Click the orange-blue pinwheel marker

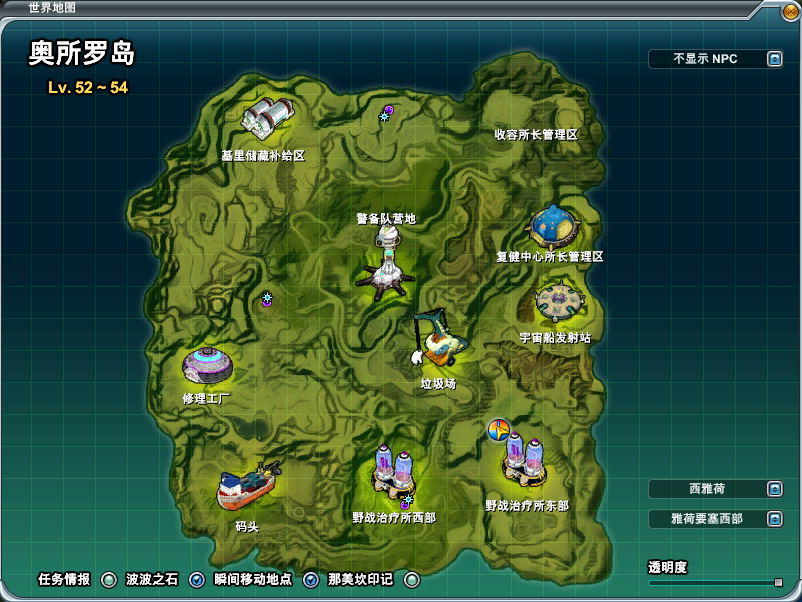pos(498,430)
